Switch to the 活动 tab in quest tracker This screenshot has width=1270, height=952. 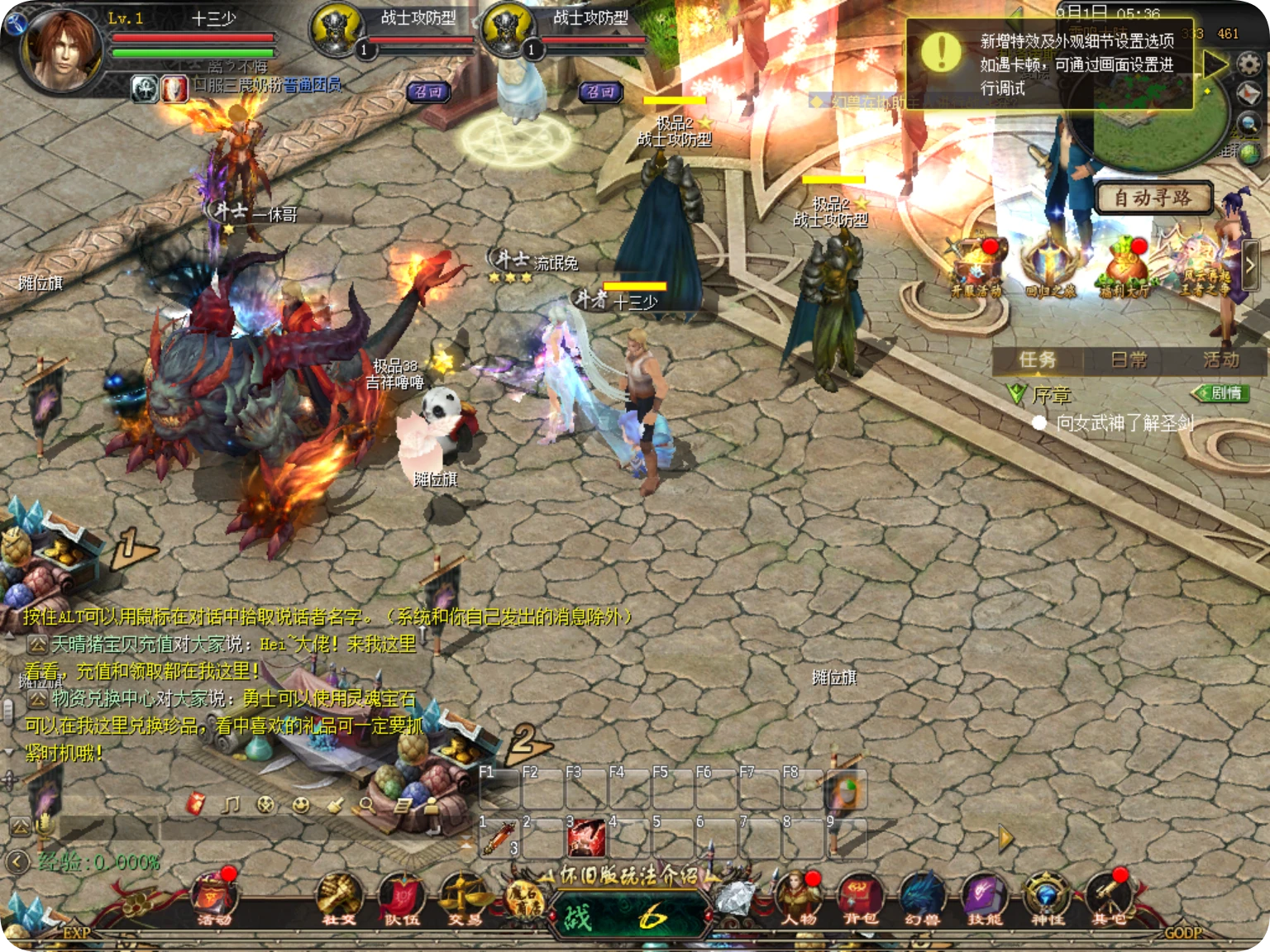(x=1221, y=359)
